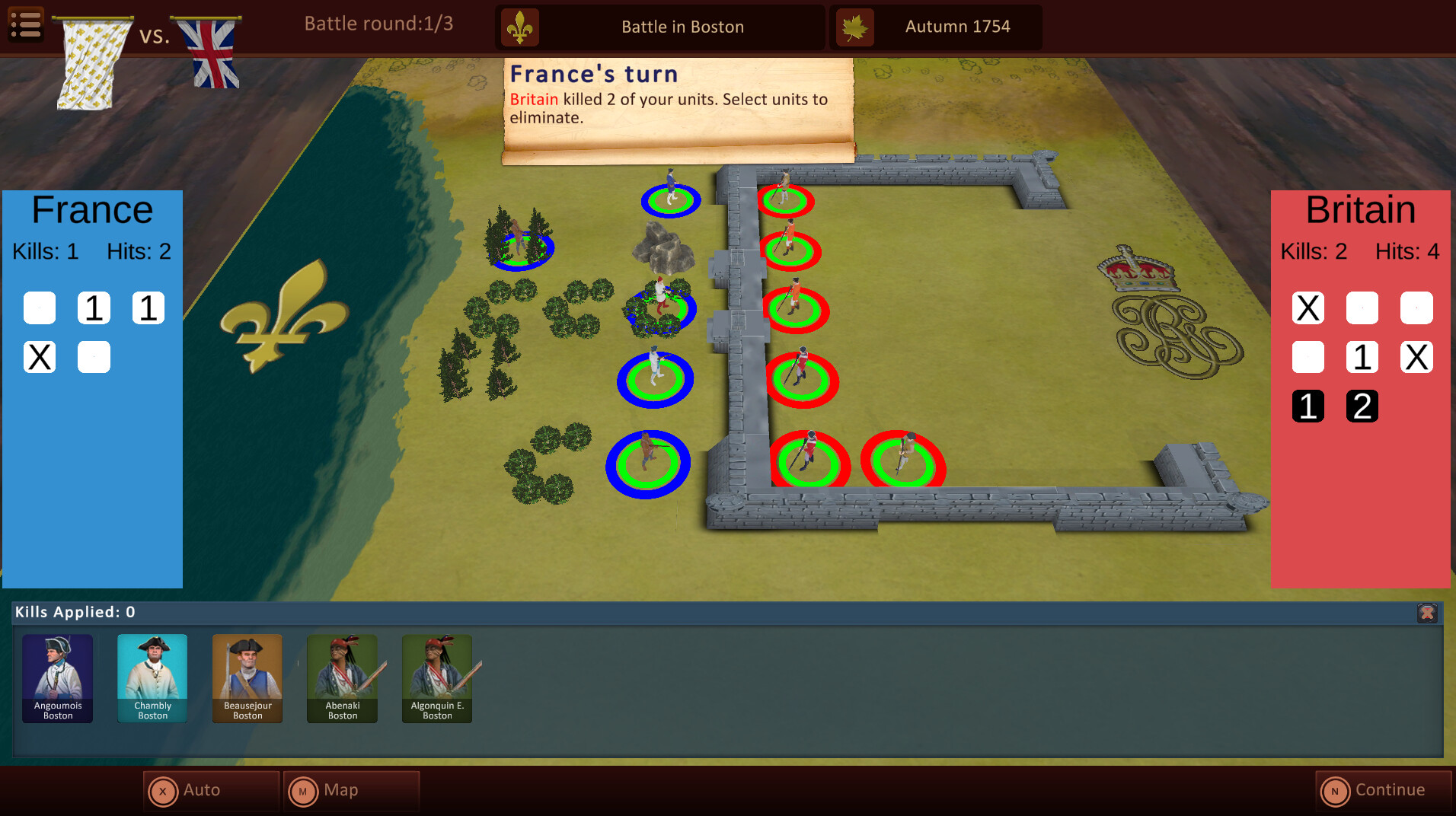Select the Algonquin E. Boston unit card
Viewport: 1456px width, 816px height.
pos(436,678)
